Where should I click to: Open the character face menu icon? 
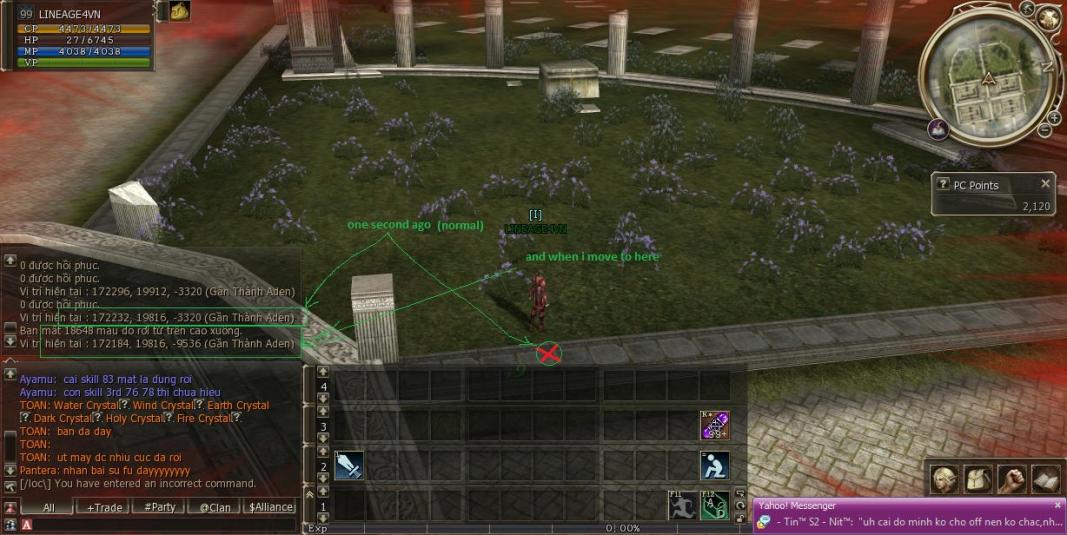[x=943, y=480]
